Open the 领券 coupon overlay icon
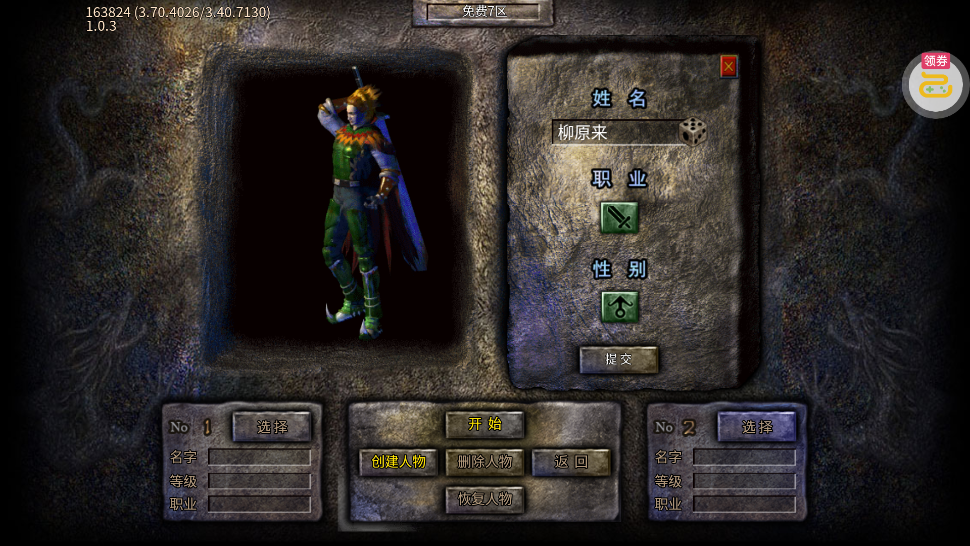This screenshot has height=546, width=970. point(935,84)
